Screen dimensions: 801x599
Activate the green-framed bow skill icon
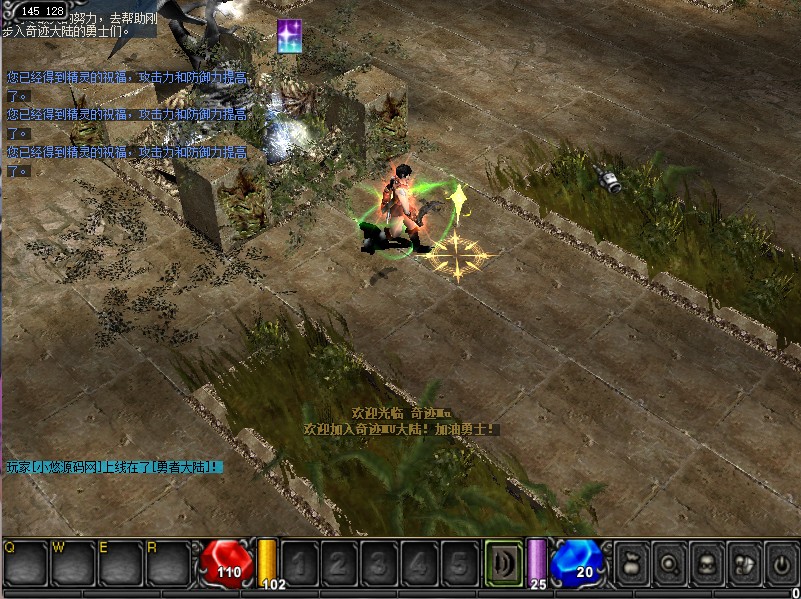(x=503, y=563)
